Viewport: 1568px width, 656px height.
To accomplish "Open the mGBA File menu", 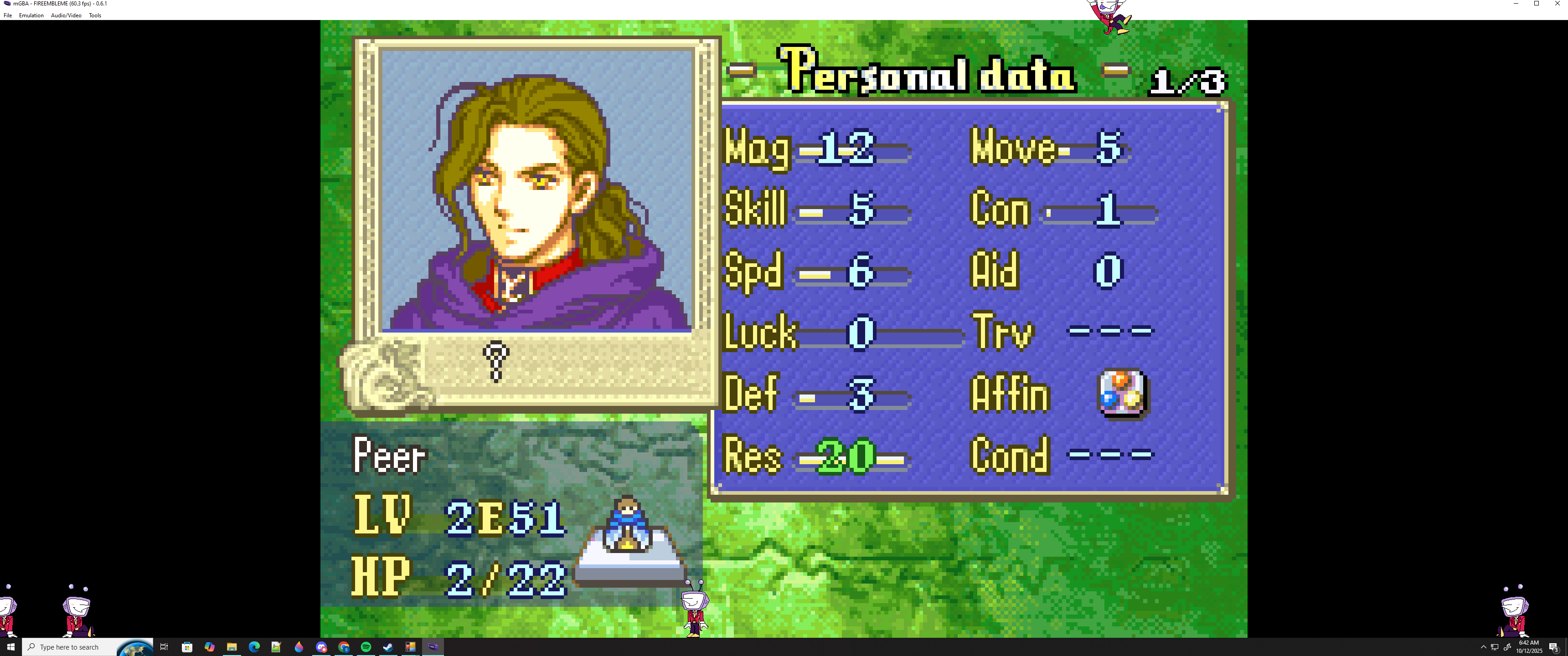I will 8,15.
